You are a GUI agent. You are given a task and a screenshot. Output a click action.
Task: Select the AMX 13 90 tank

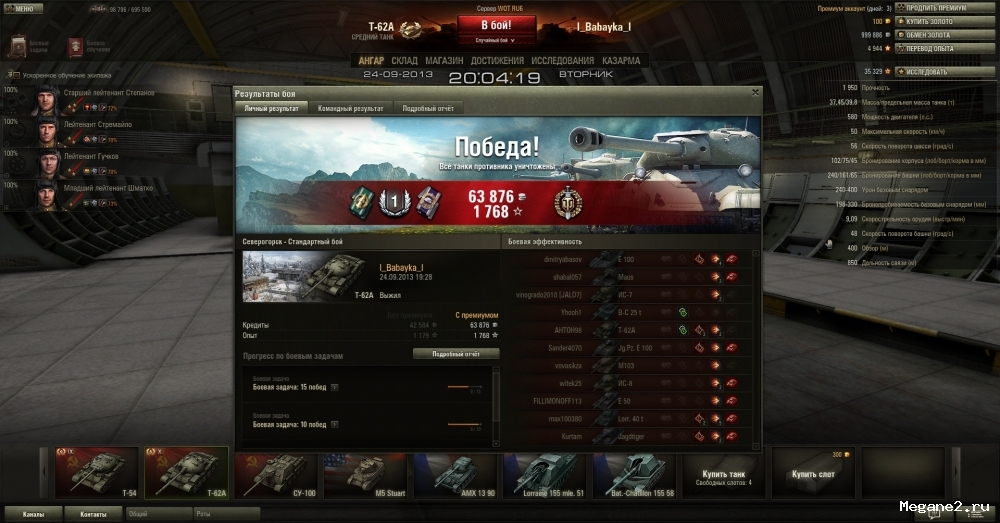(455, 472)
